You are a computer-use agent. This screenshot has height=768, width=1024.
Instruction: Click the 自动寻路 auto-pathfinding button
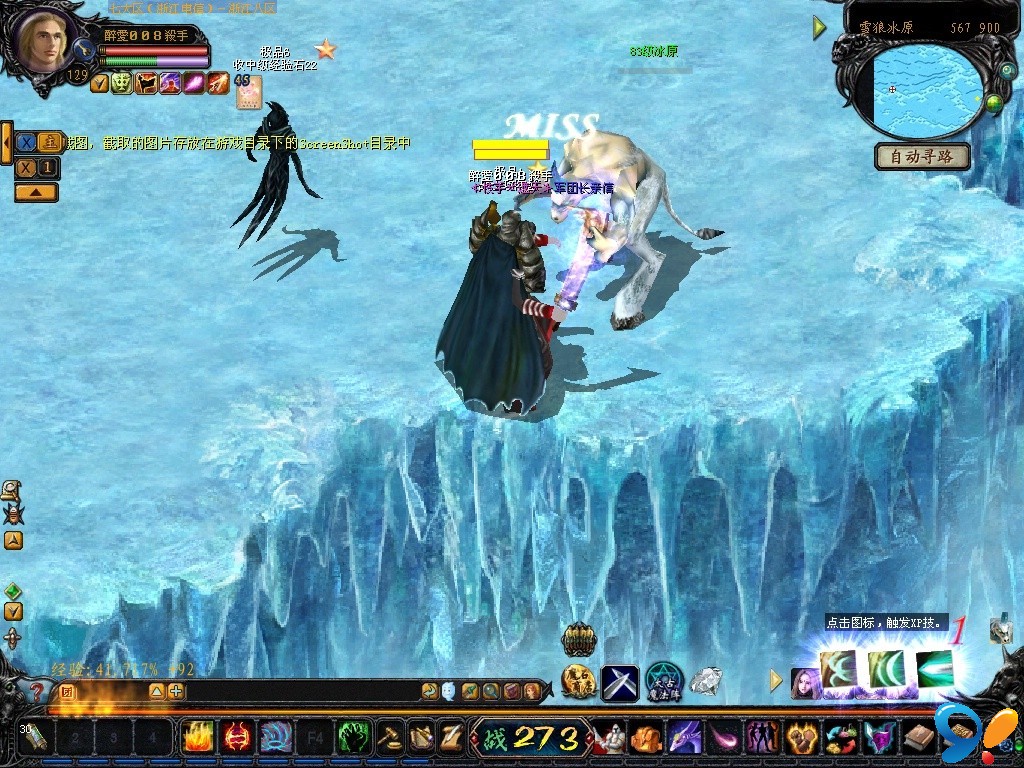click(923, 156)
